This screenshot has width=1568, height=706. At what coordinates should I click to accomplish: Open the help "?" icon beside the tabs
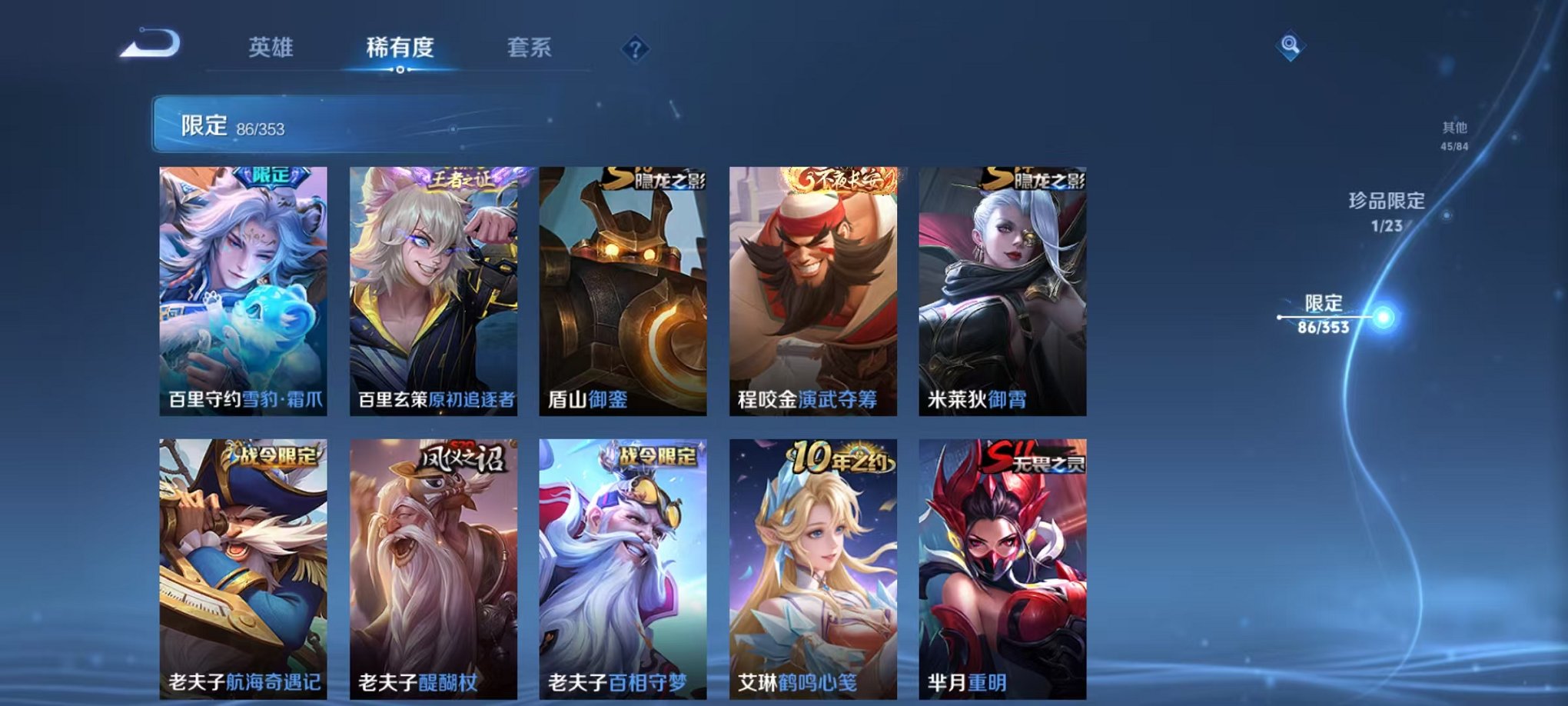click(x=633, y=49)
